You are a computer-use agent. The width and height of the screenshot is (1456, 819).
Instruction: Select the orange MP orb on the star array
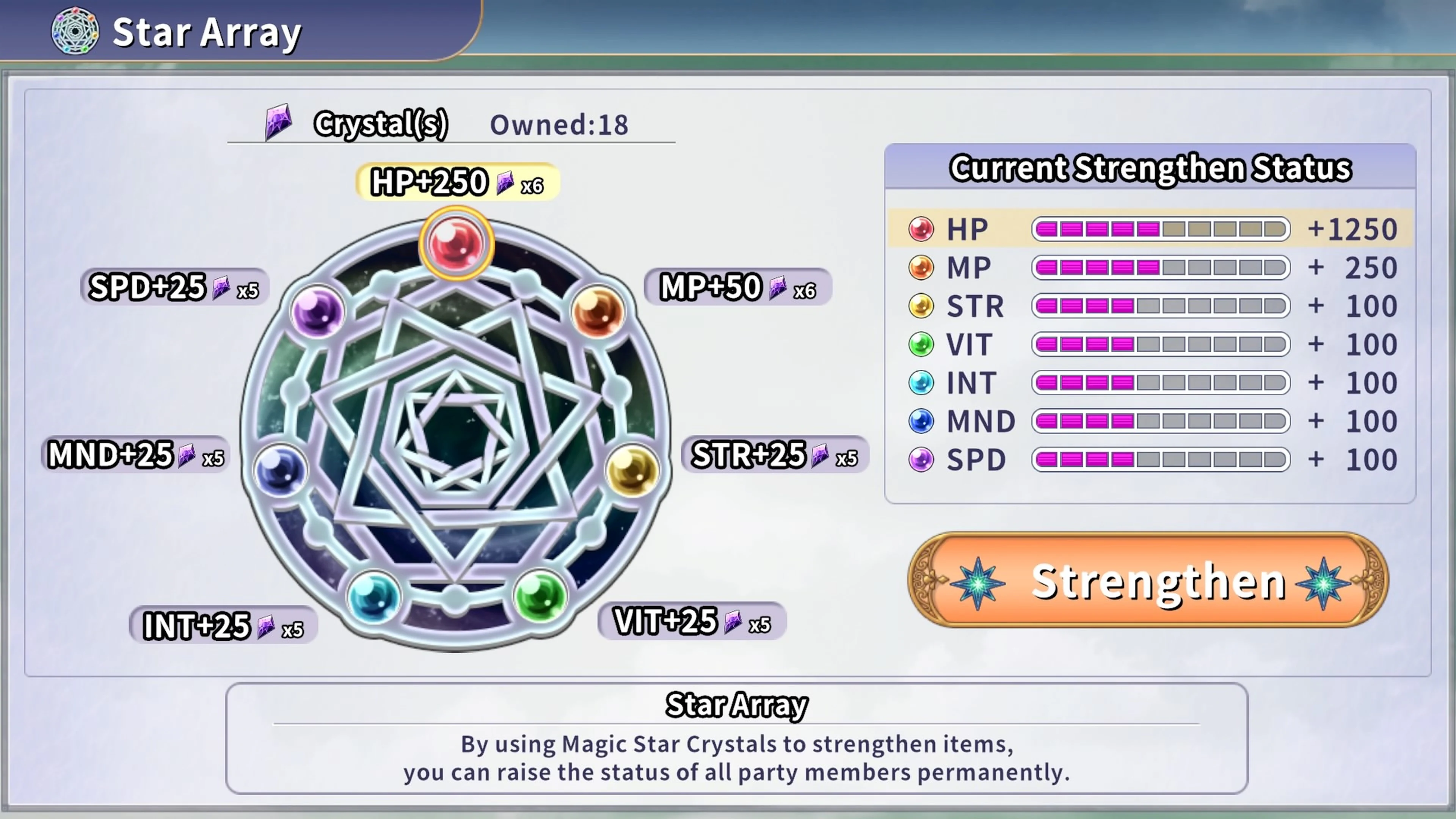point(599,311)
